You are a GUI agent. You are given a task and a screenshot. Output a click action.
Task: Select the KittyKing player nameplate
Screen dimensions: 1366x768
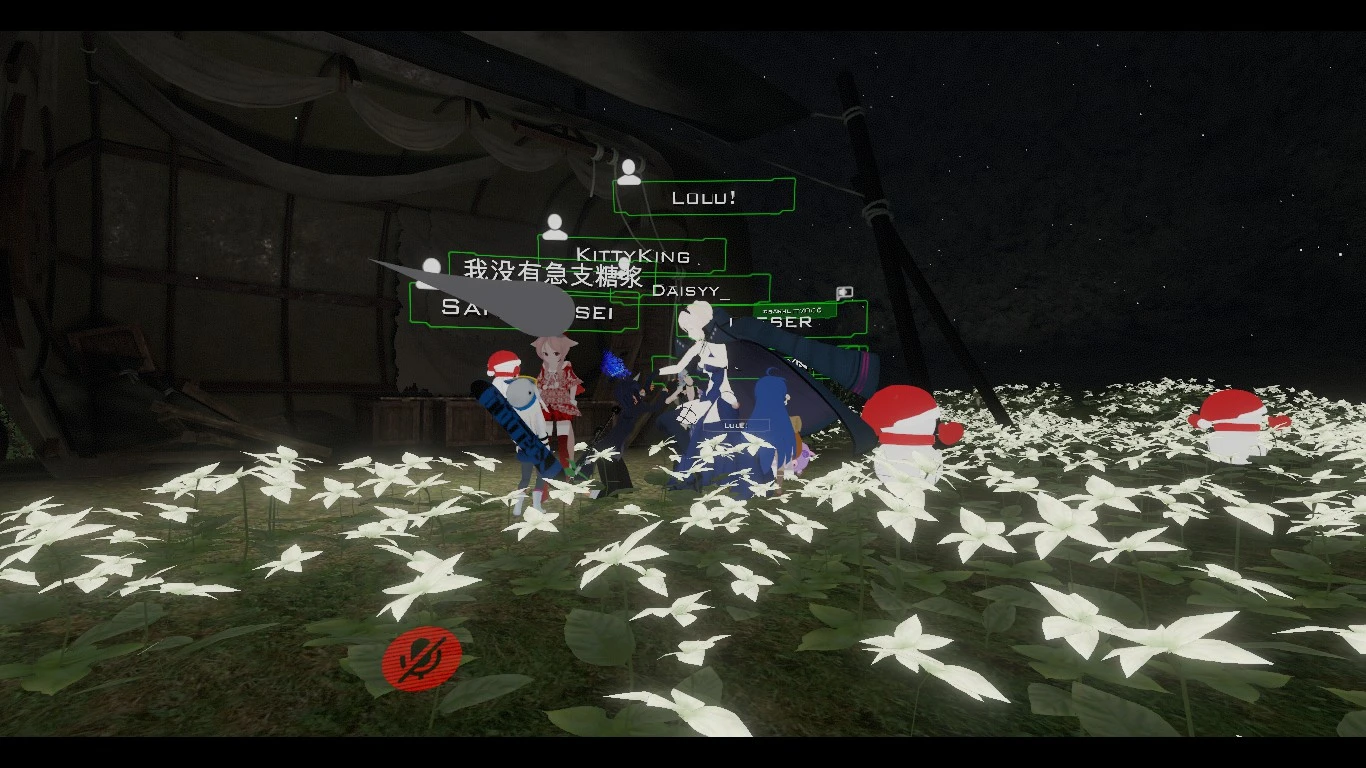click(632, 255)
